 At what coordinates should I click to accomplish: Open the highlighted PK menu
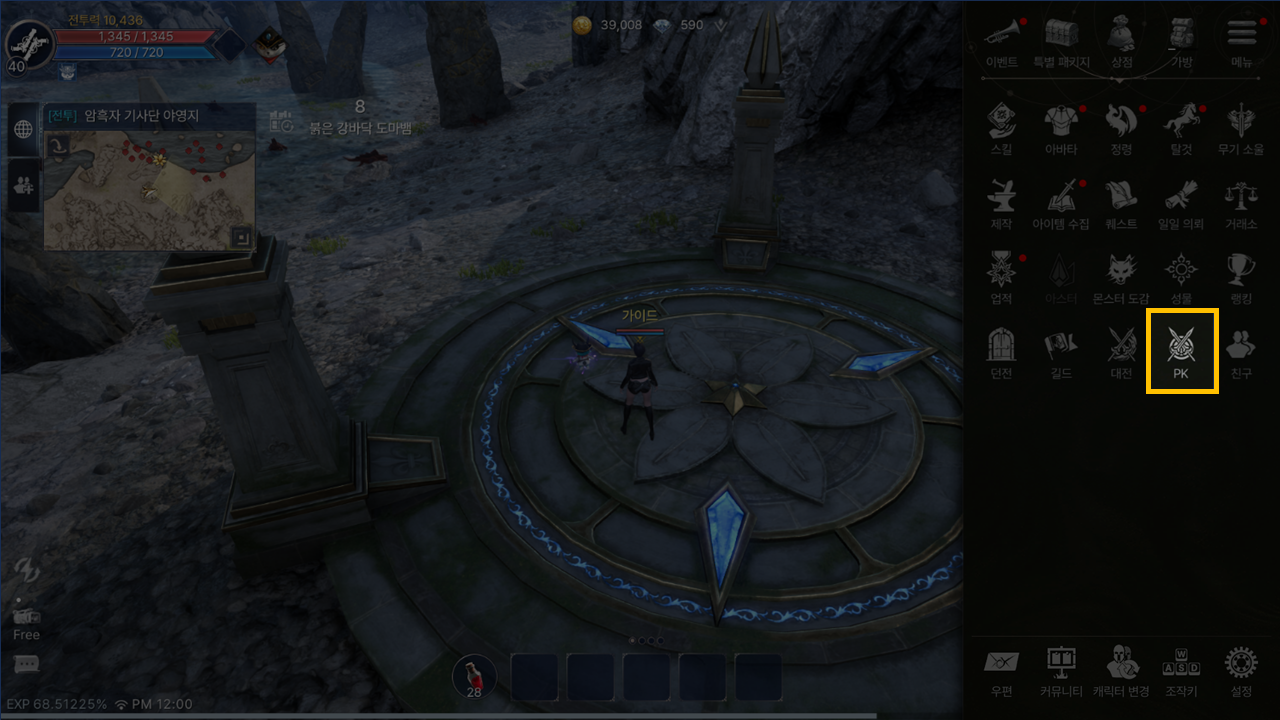1181,350
